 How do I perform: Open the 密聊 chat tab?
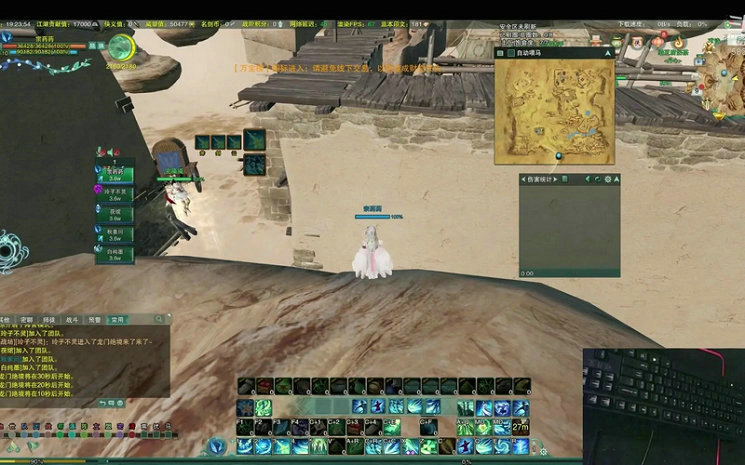point(28,320)
